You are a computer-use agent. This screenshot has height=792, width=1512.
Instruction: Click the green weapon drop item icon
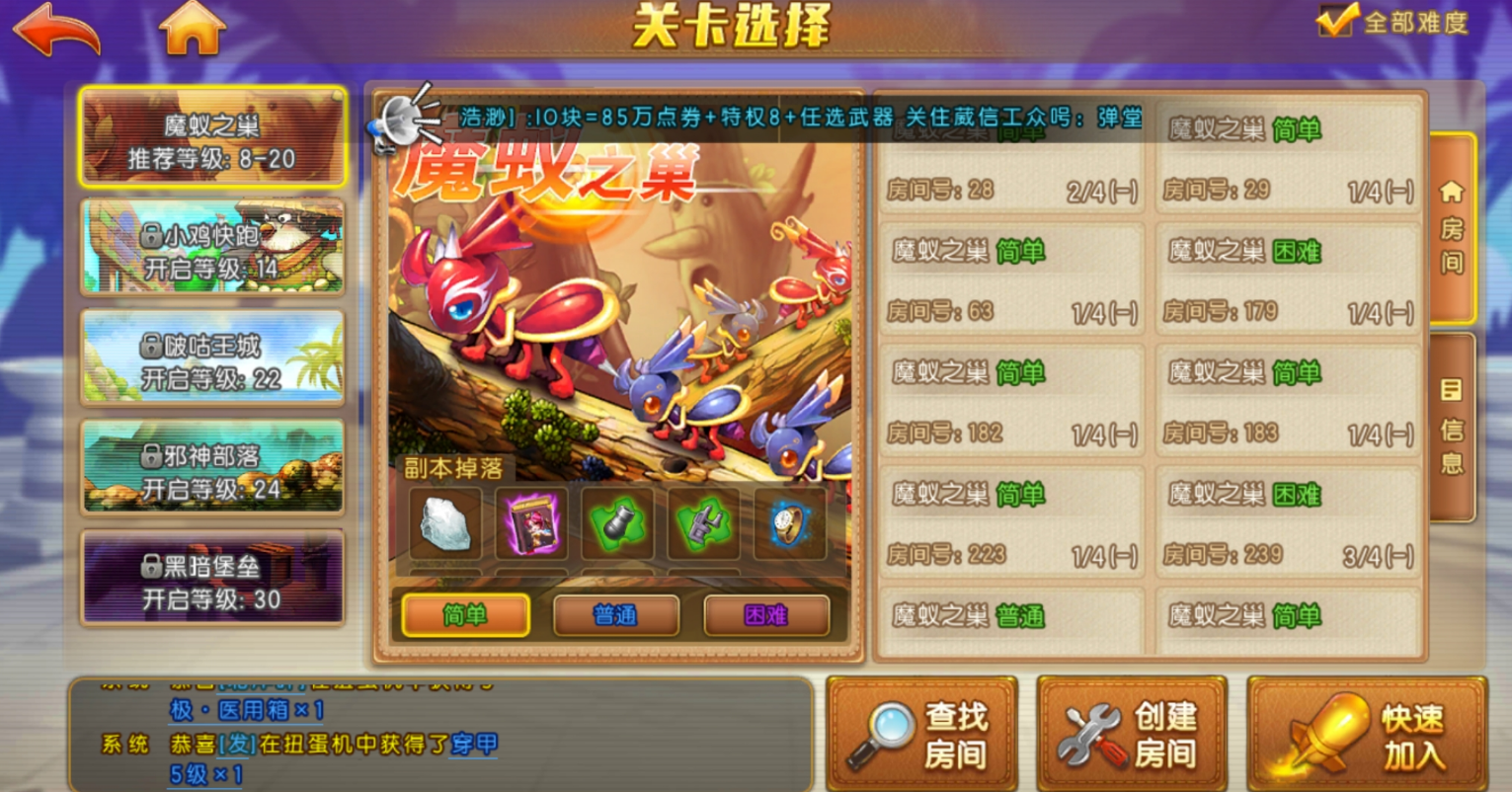coord(702,526)
